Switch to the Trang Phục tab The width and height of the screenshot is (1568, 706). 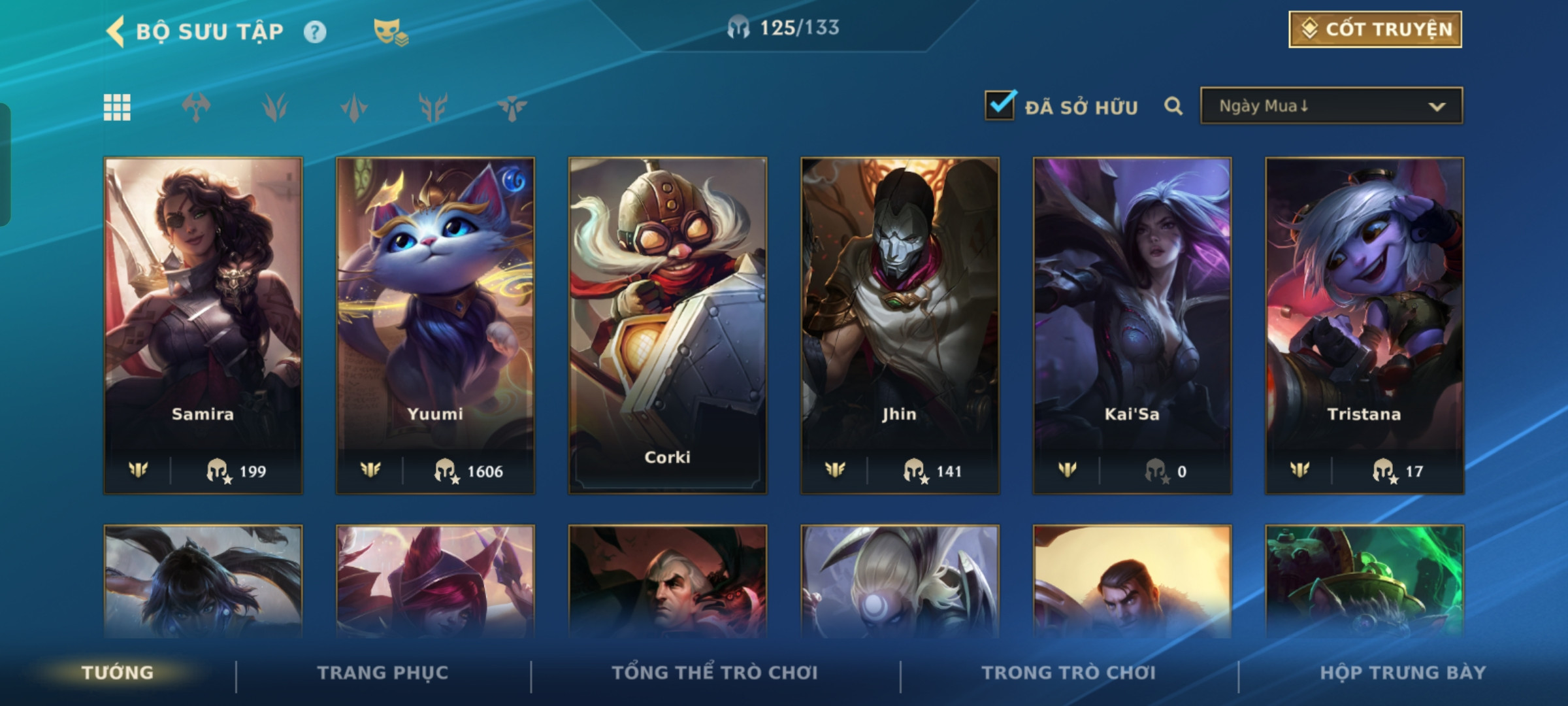383,673
